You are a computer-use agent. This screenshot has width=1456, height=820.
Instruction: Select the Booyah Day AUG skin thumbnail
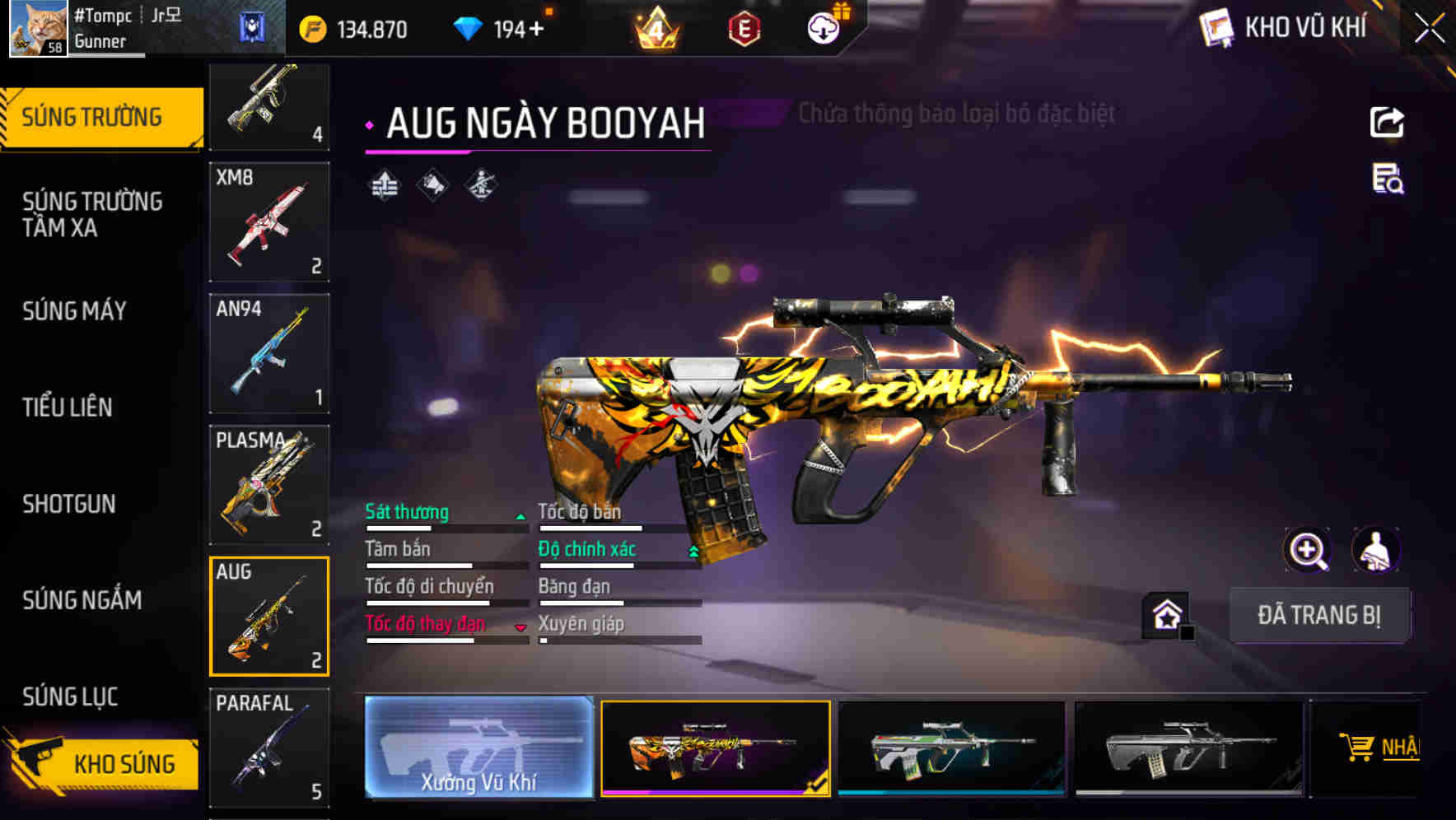click(715, 748)
